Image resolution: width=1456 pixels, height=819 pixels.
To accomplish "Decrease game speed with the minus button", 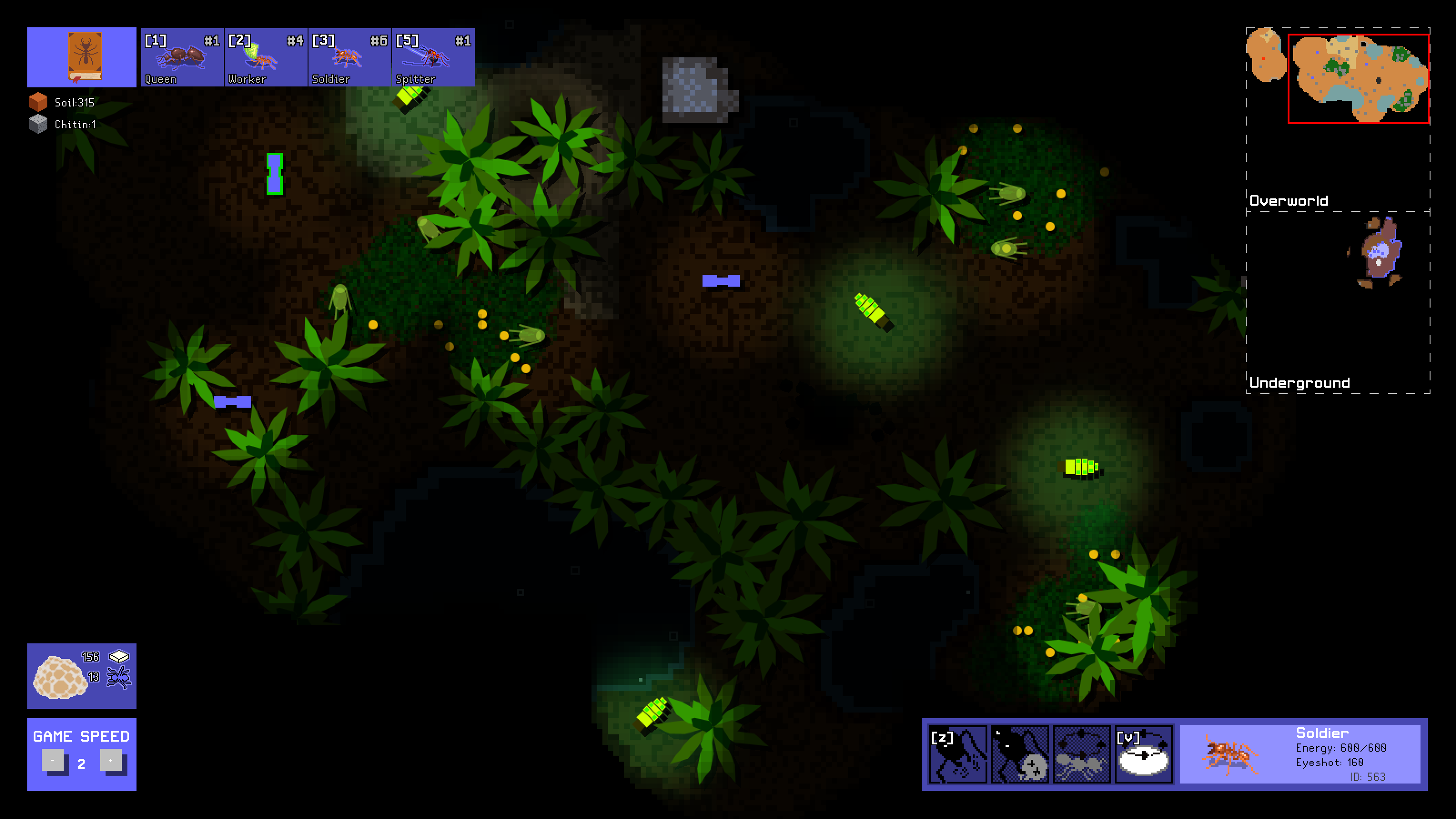I will click(53, 760).
